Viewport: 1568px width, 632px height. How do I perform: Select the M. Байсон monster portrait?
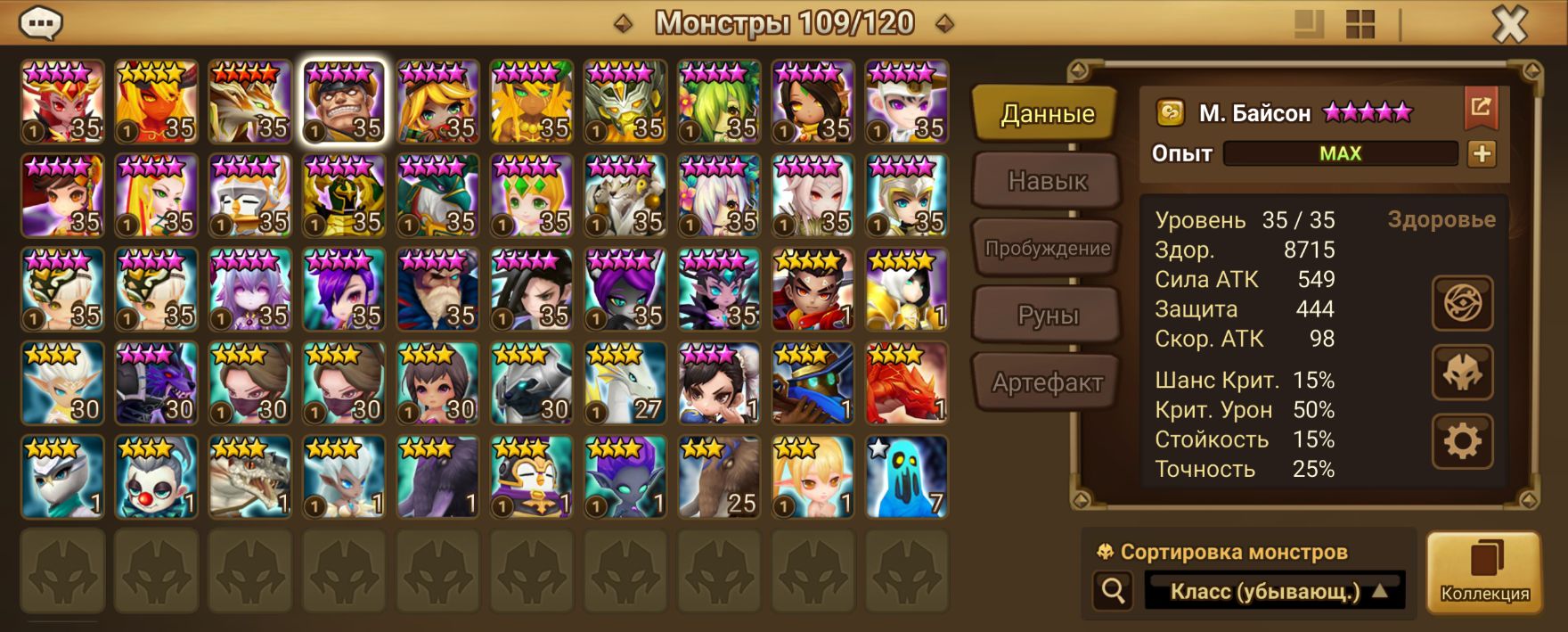pyautogui.click(x=344, y=102)
